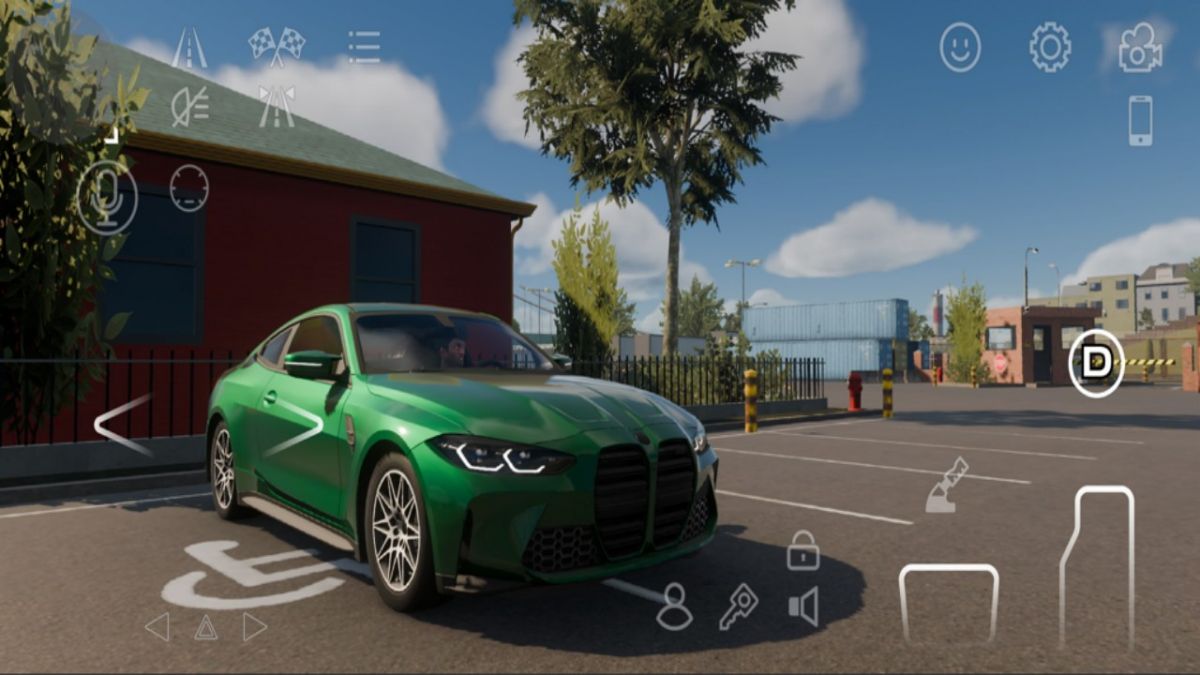This screenshot has height=675, width=1200.
Task: Open the bulleted list menu
Action: (364, 47)
